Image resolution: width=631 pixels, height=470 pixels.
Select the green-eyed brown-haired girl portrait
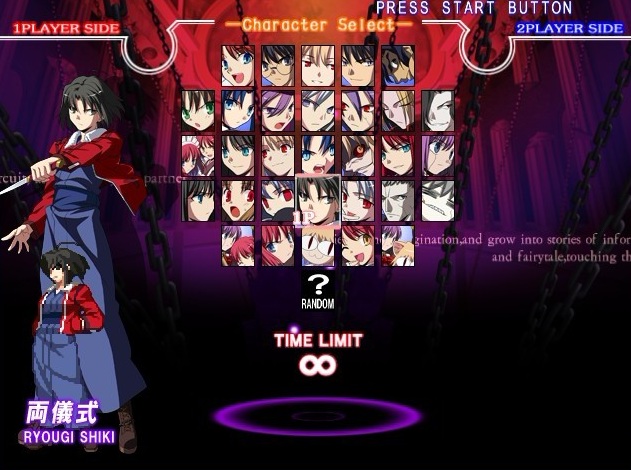198,110
